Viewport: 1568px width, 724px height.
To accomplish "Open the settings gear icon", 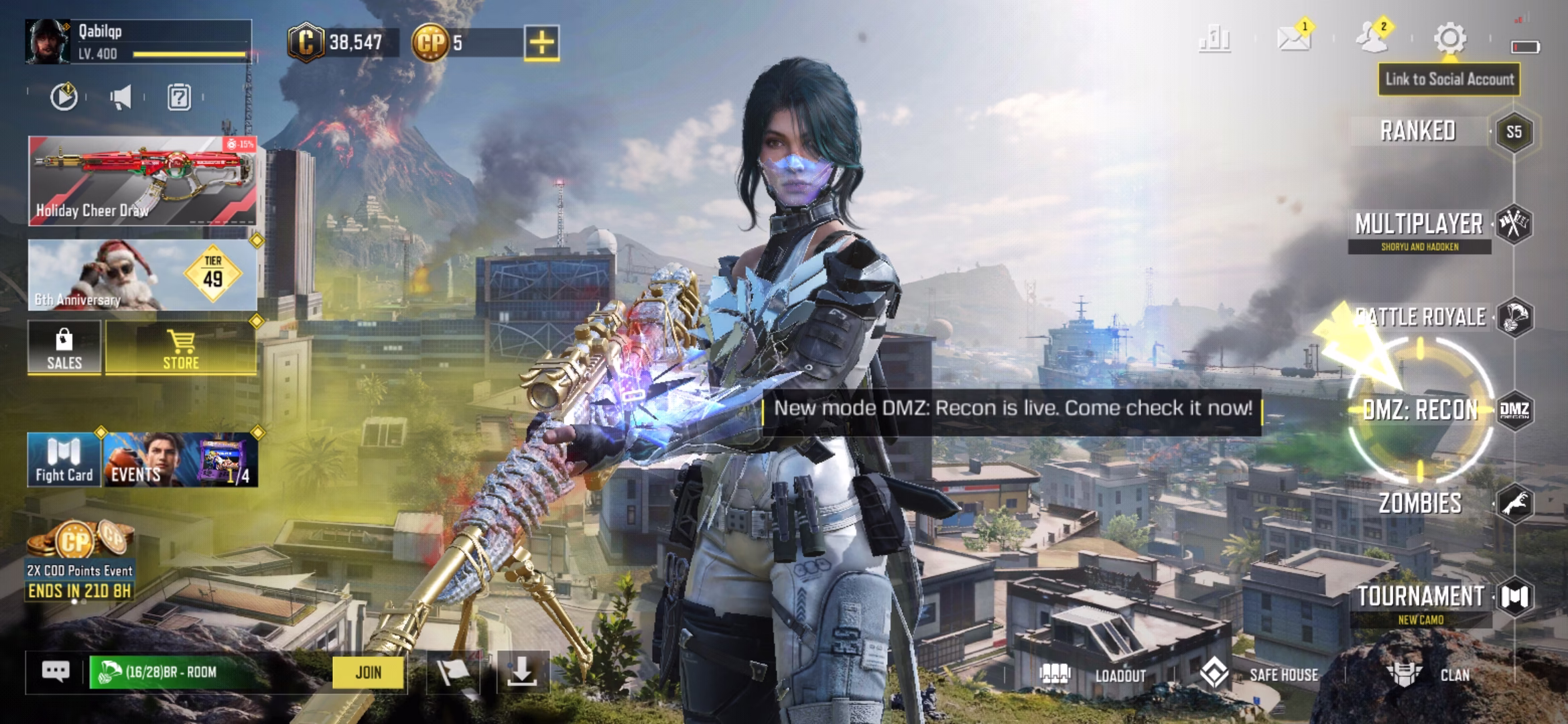I will [1449, 39].
